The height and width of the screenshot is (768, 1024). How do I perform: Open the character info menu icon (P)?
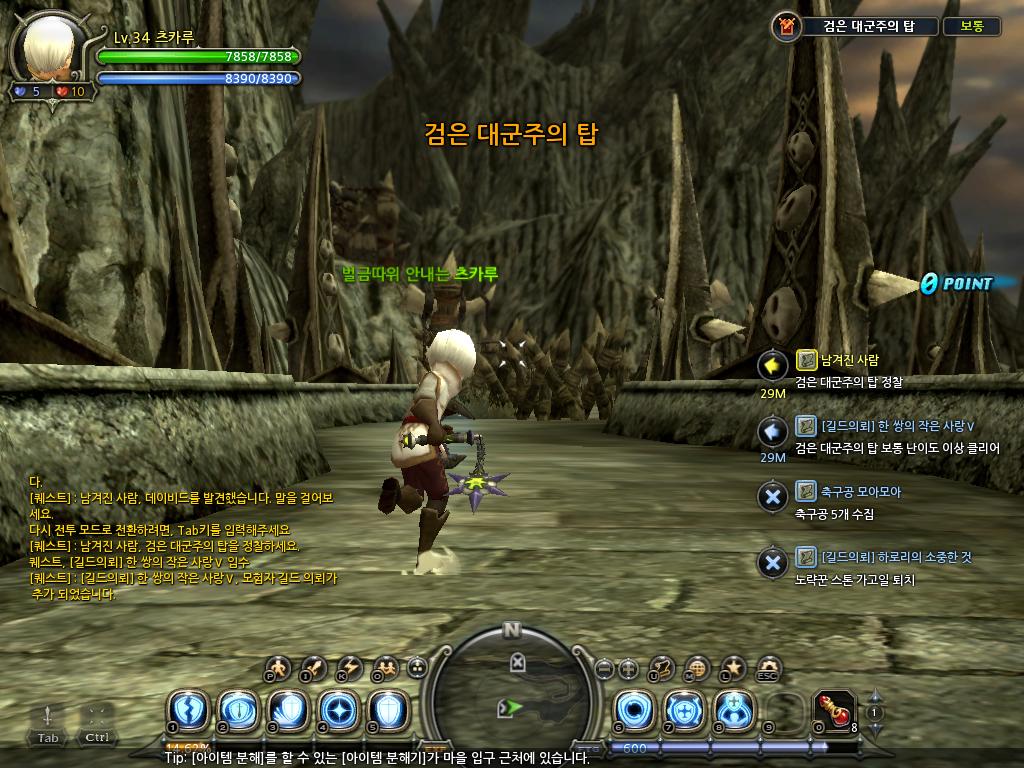tap(278, 667)
